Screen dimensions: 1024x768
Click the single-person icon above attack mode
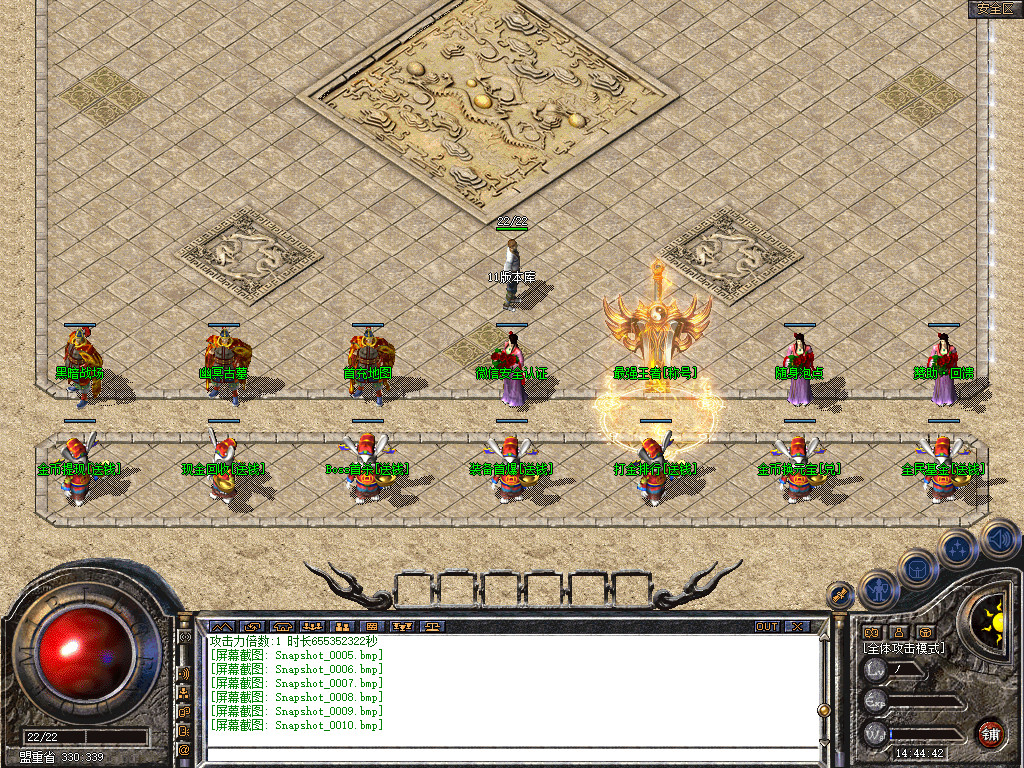899,632
